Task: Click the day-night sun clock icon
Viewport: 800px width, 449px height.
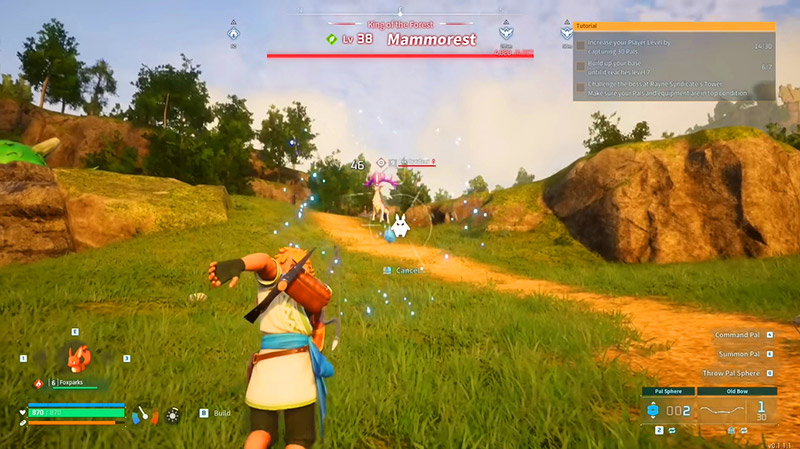Action: pos(173,412)
